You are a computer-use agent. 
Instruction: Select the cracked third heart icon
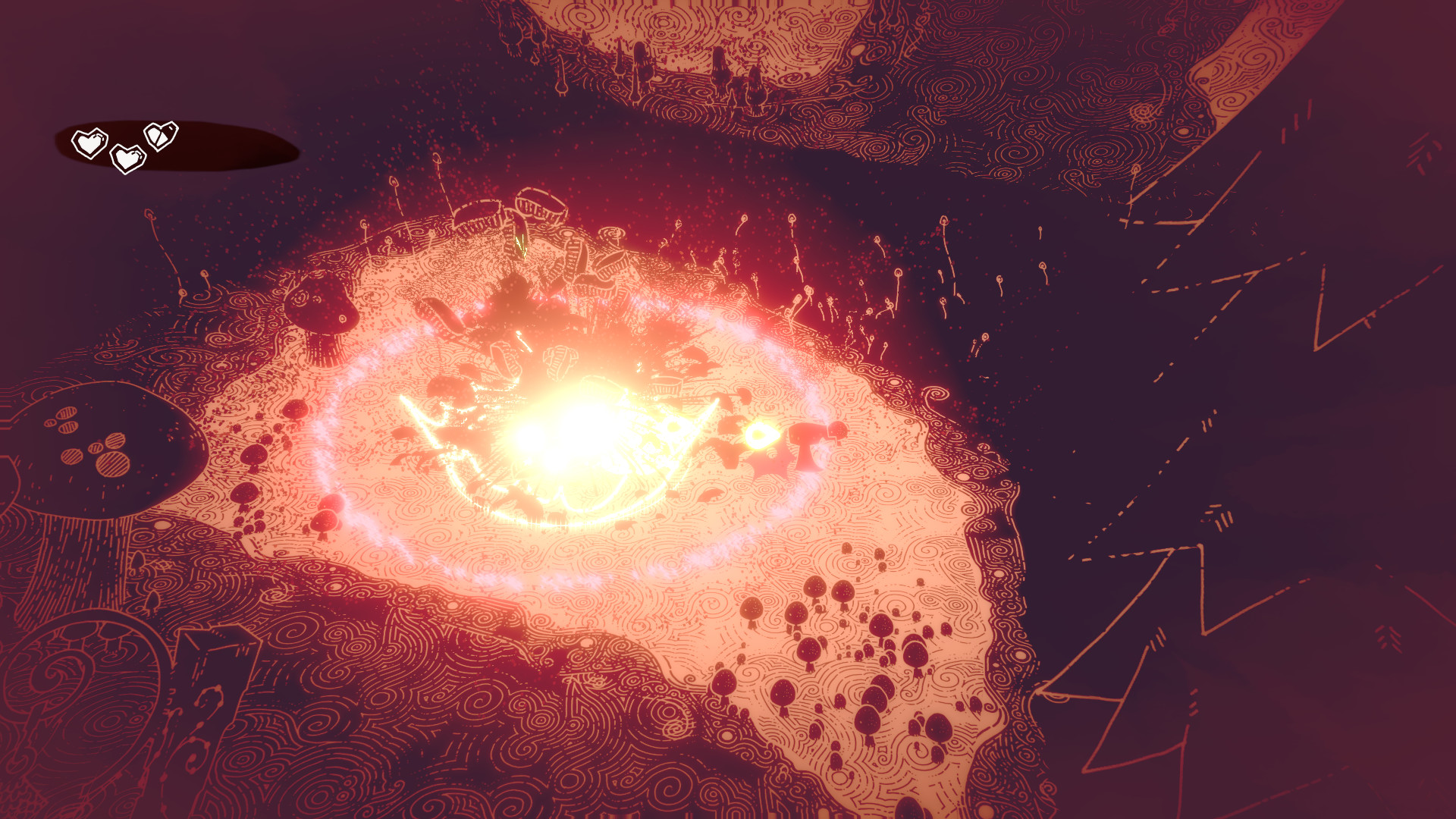[x=162, y=137]
